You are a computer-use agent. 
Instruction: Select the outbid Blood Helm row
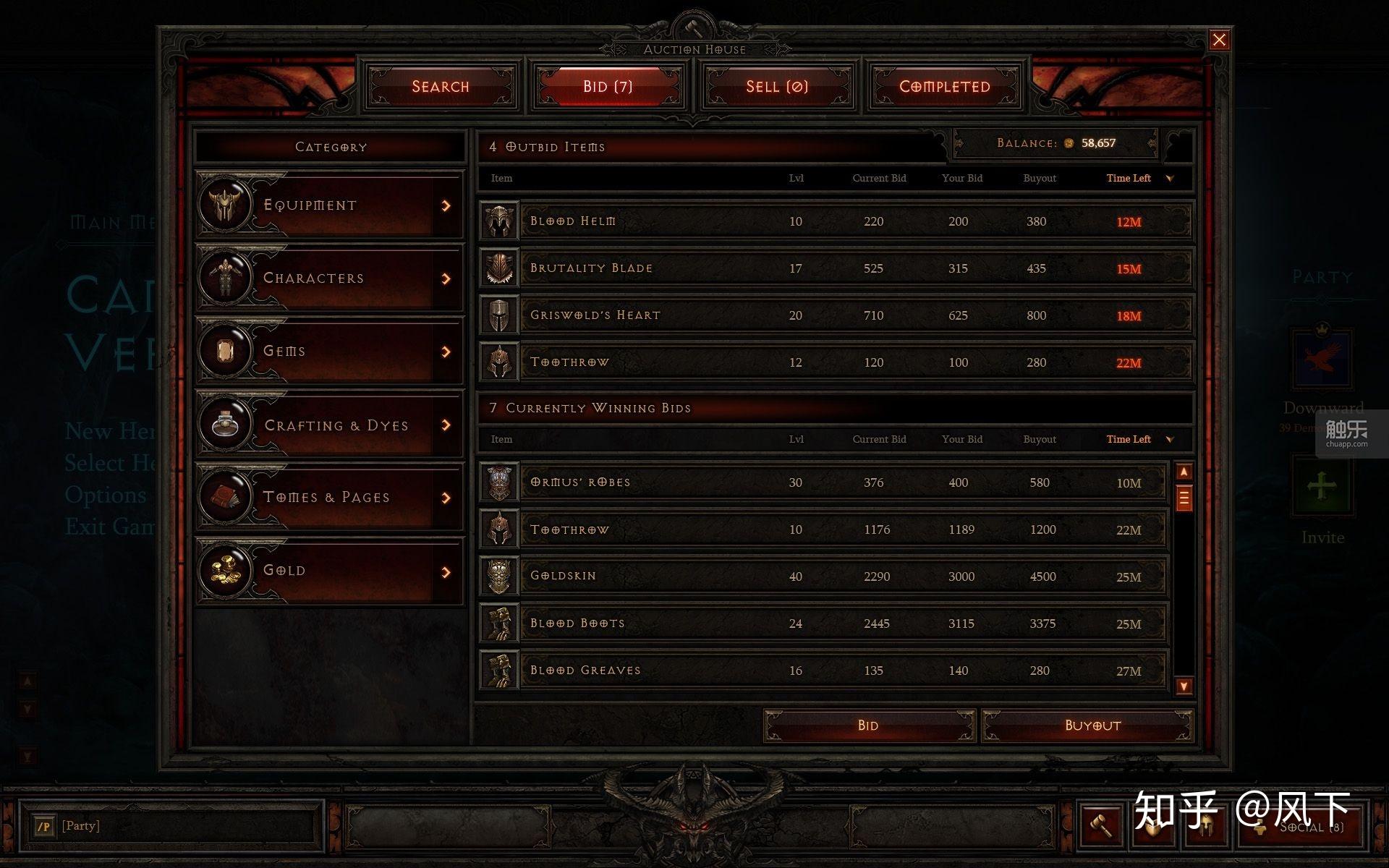pos(836,221)
